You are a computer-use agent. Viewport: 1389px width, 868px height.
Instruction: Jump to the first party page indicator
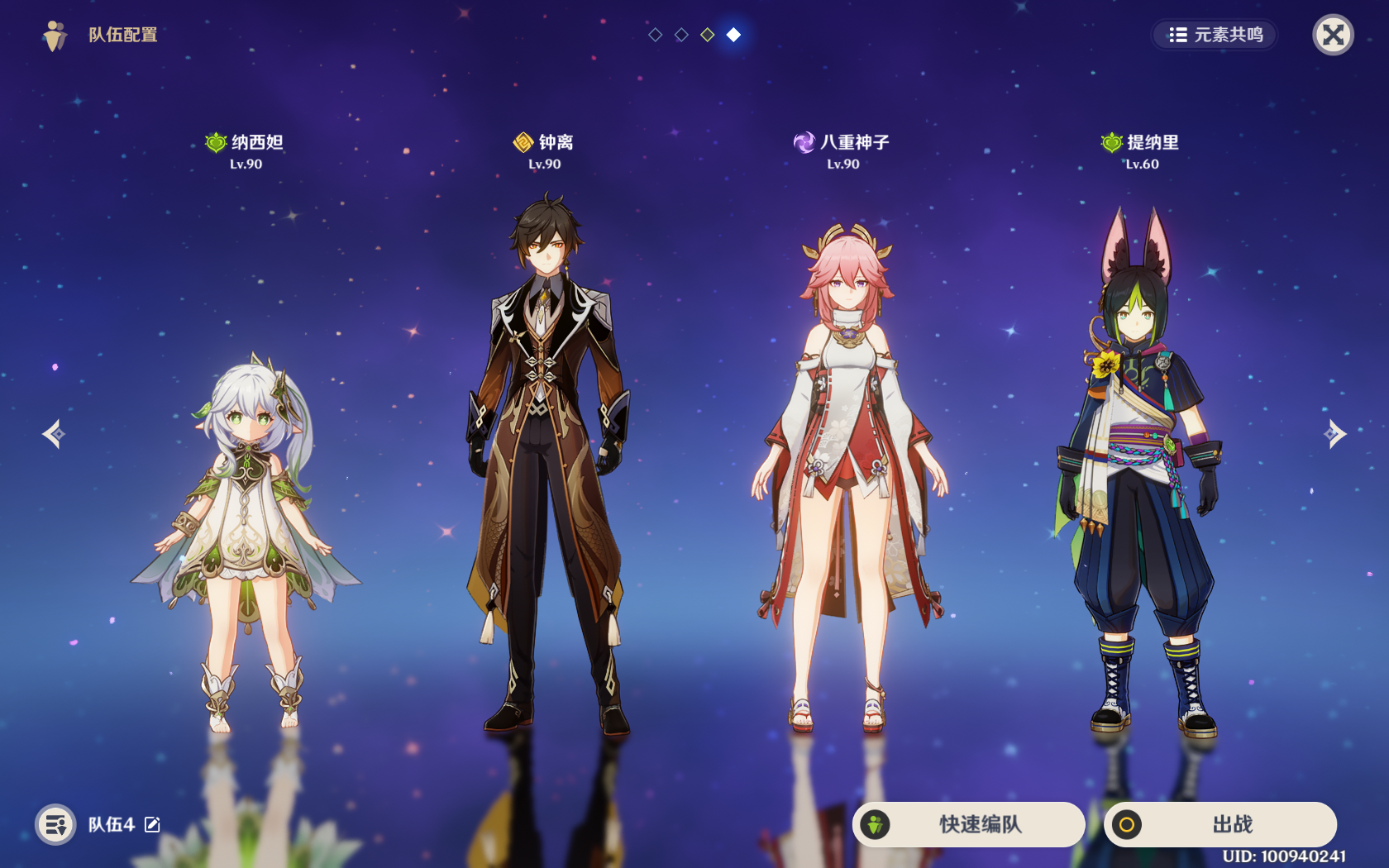tap(656, 35)
